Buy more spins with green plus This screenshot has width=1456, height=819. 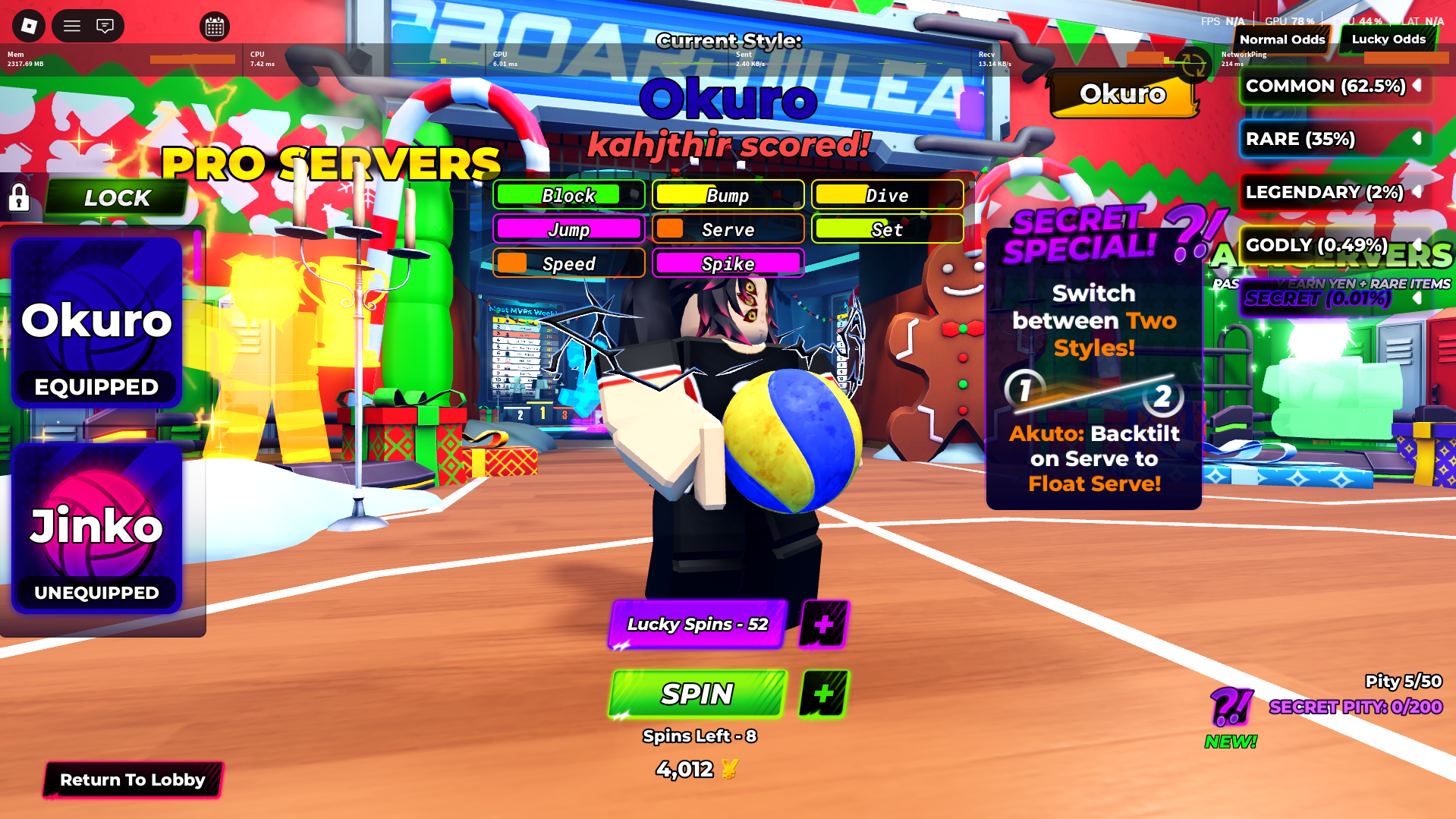pyautogui.click(x=823, y=694)
